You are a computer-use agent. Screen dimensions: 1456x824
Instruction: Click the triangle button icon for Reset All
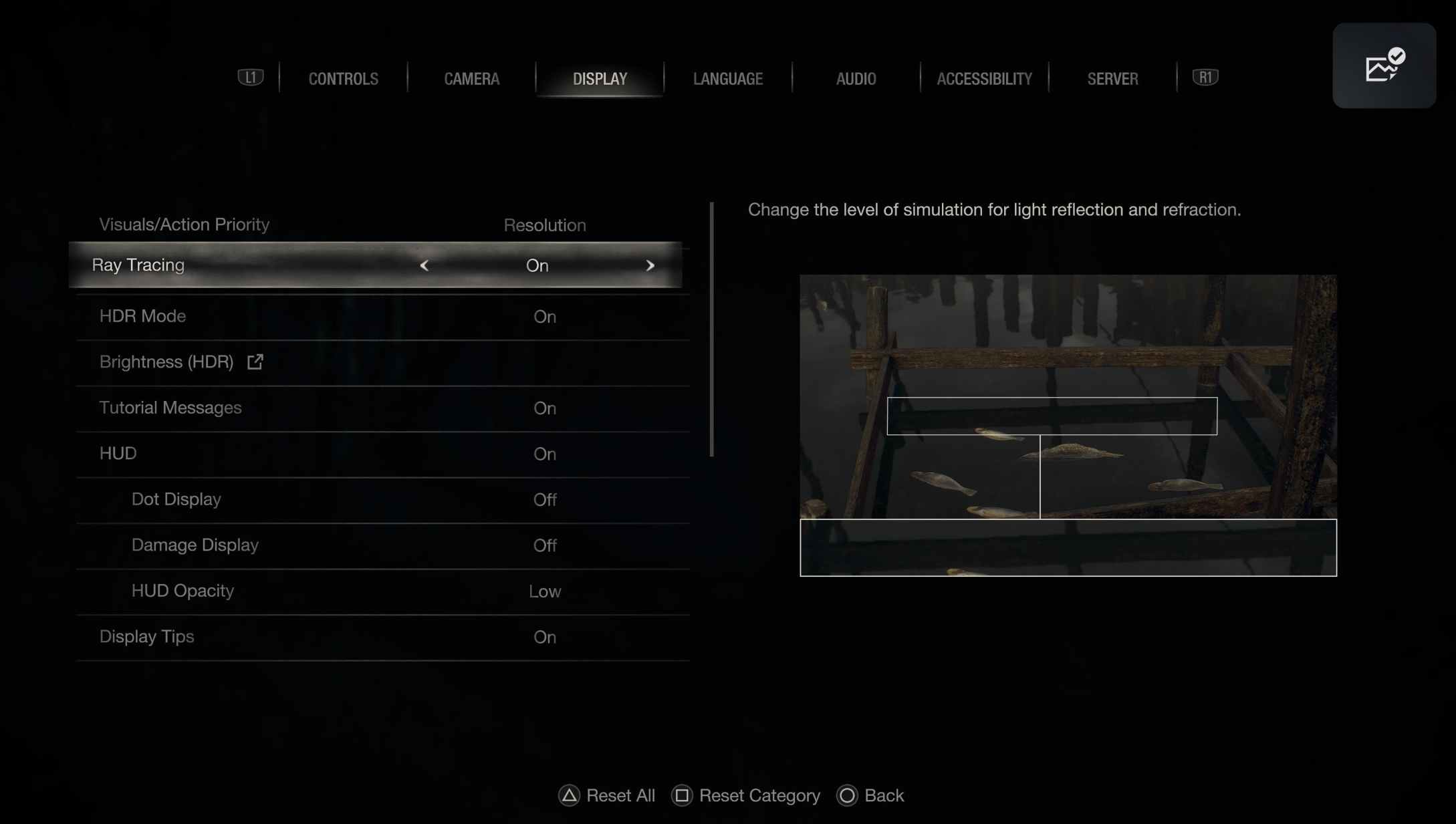click(568, 795)
